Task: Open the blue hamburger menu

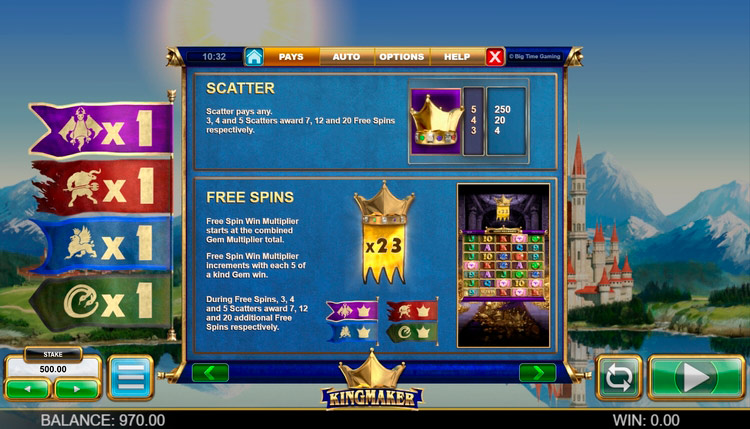Action: [130, 378]
